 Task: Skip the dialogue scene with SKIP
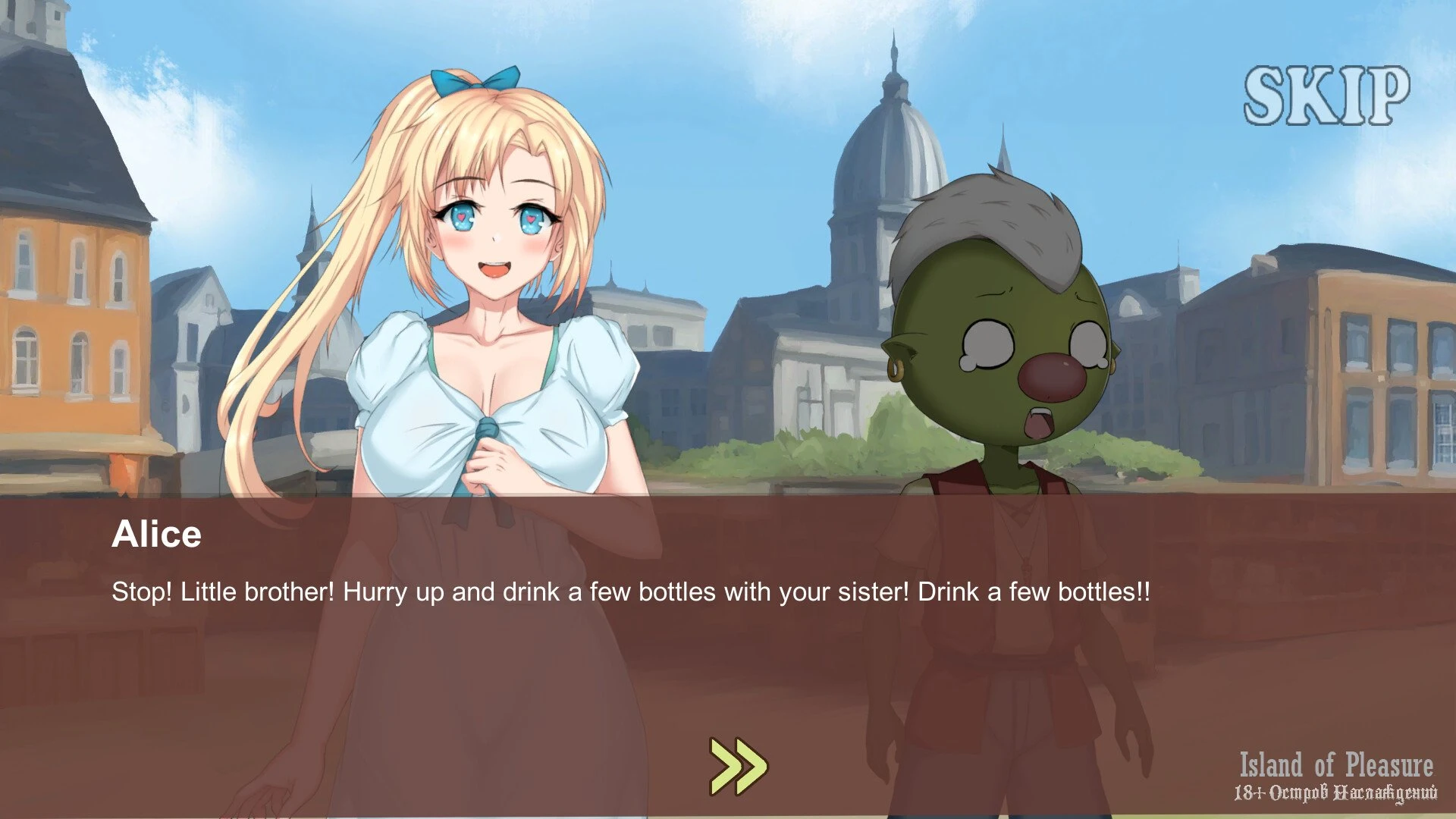tap(1326, 96)
